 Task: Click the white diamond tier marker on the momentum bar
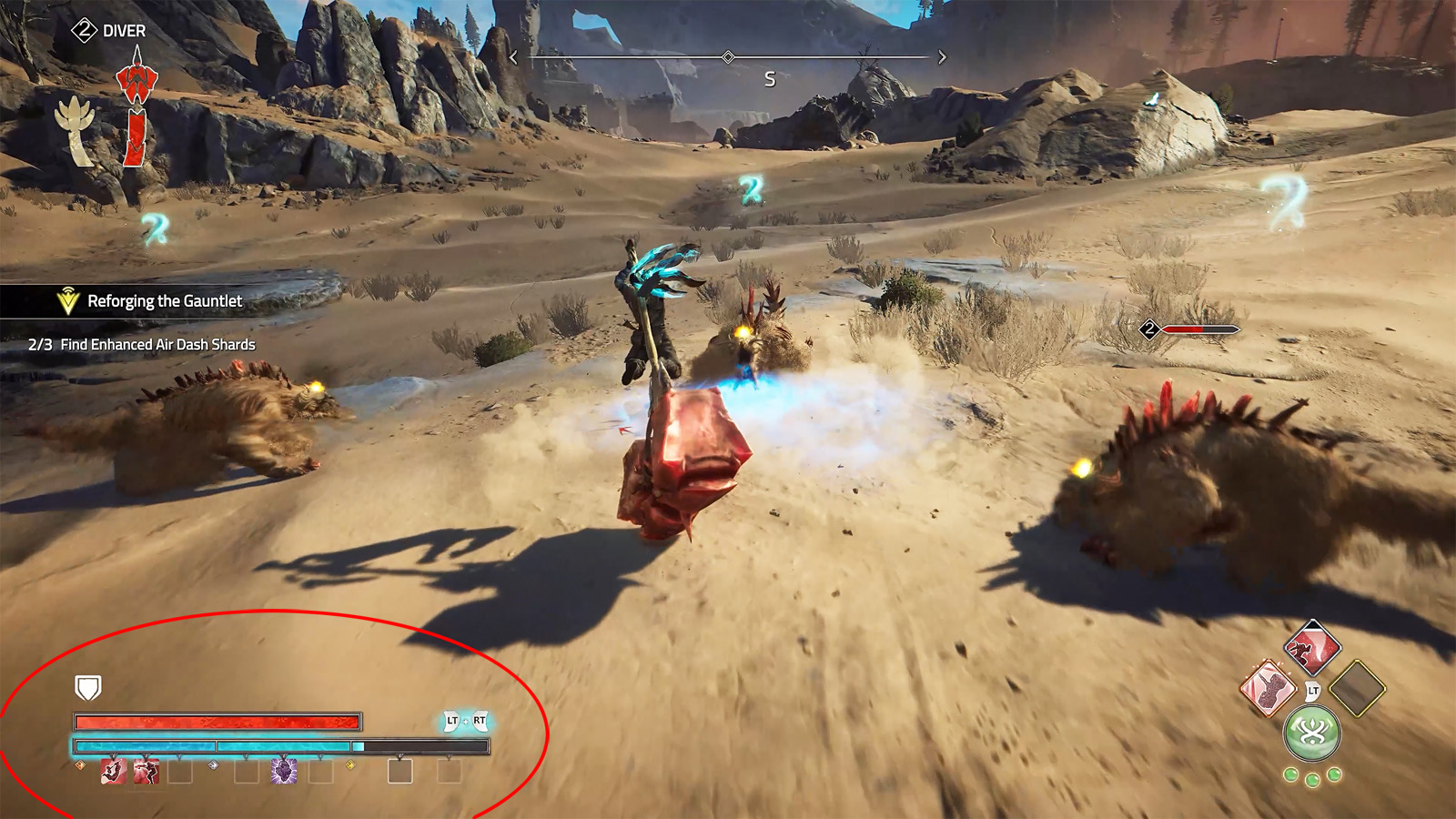(x=212, y=765)
